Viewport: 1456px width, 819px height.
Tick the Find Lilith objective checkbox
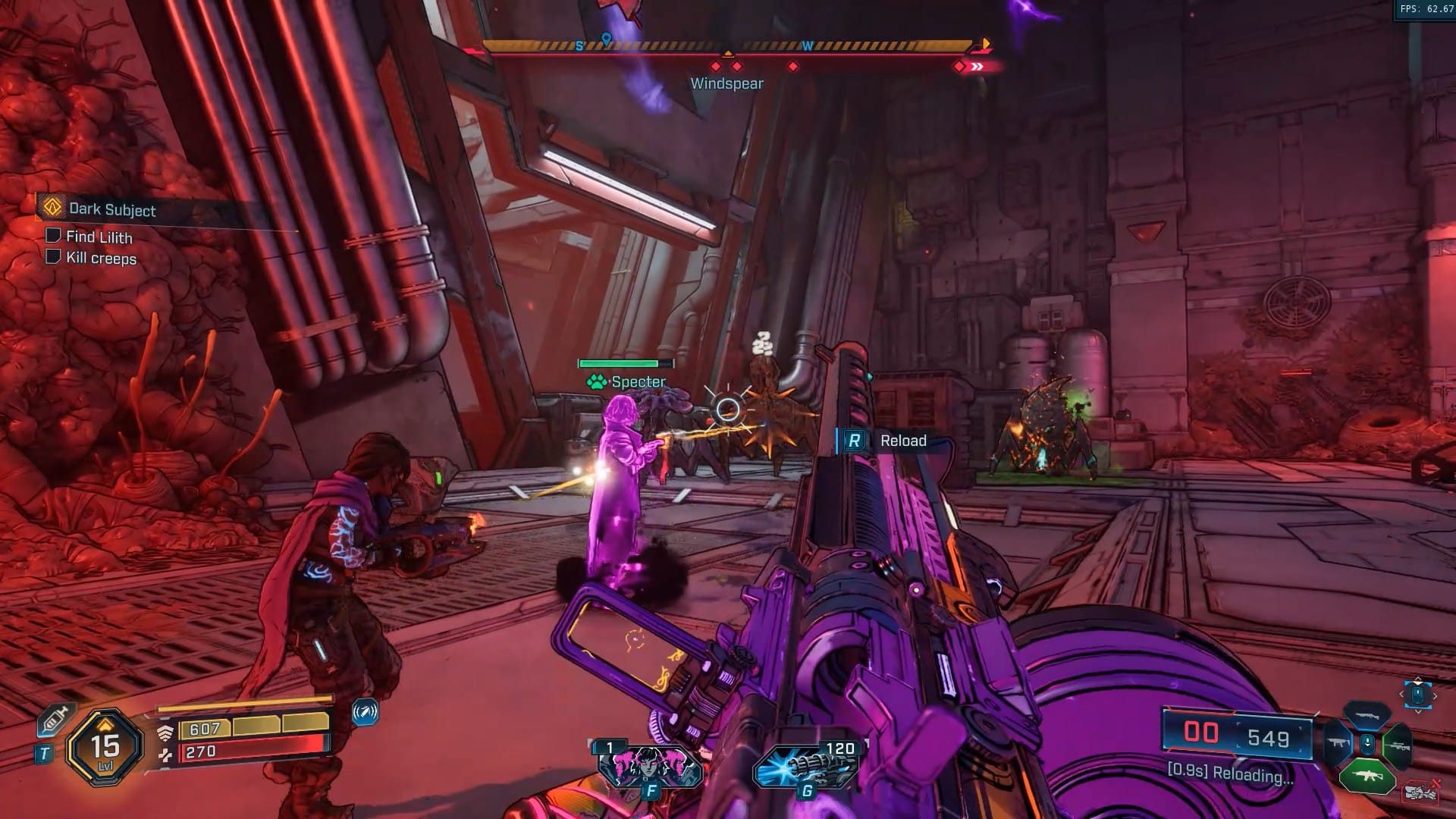click(53, 236)
